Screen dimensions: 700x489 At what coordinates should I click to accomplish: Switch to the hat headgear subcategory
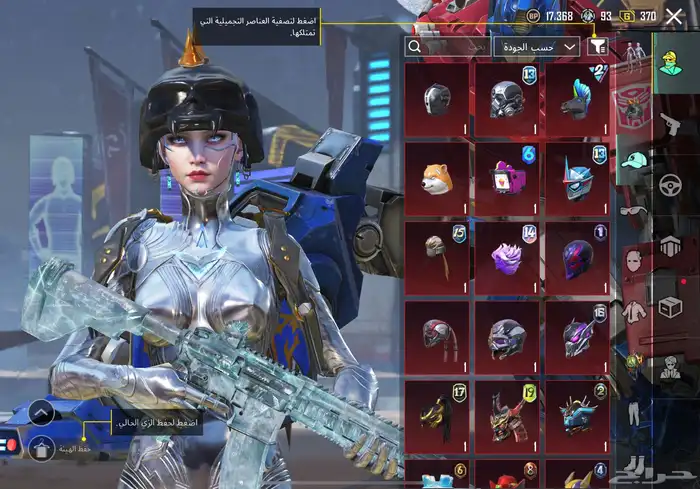632,160
